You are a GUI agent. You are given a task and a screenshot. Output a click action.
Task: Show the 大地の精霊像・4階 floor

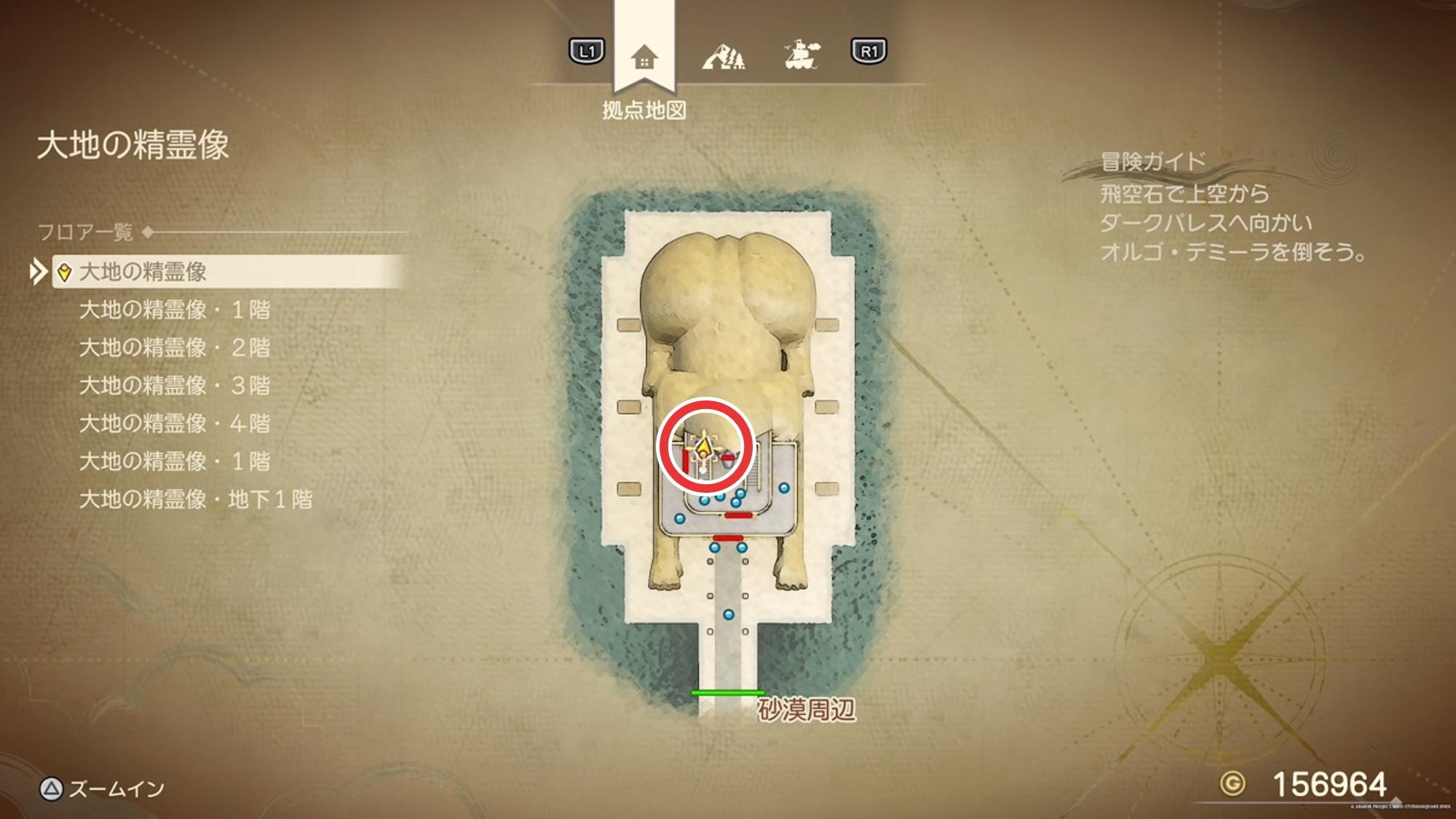(x=175, y=424)
